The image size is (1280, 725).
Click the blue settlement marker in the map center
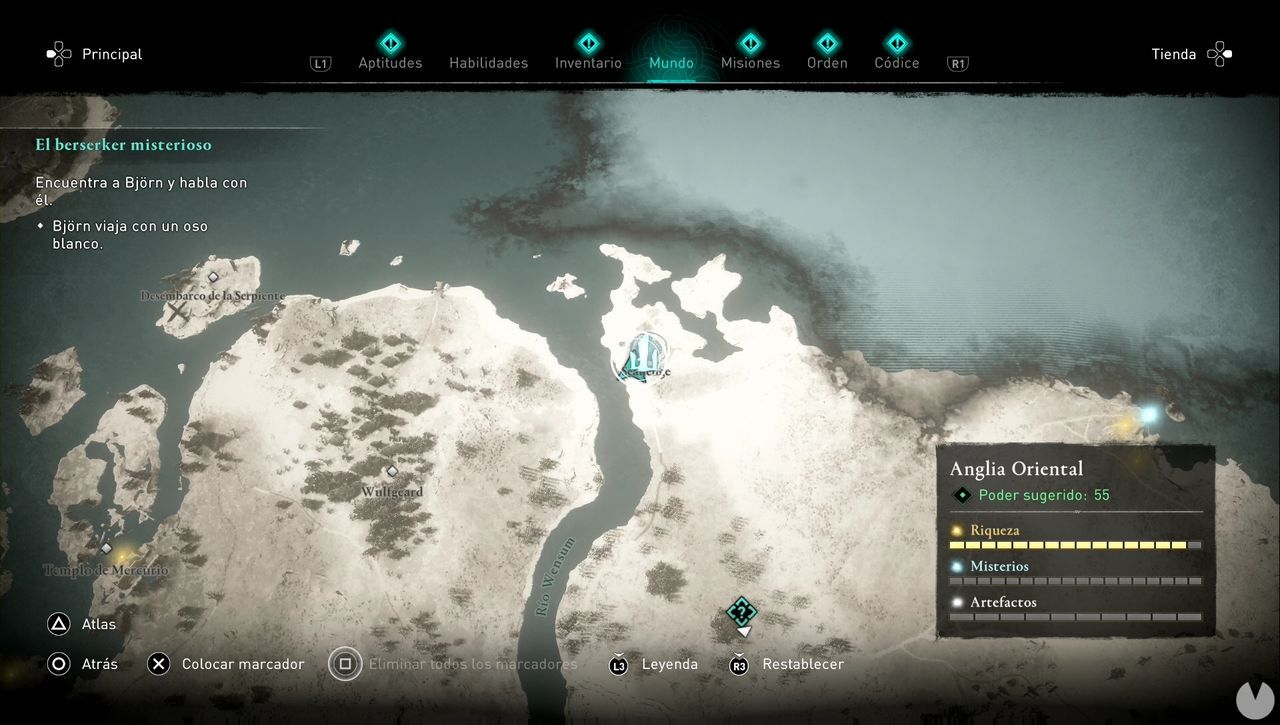pyautogui.click(x=643, y=355)
